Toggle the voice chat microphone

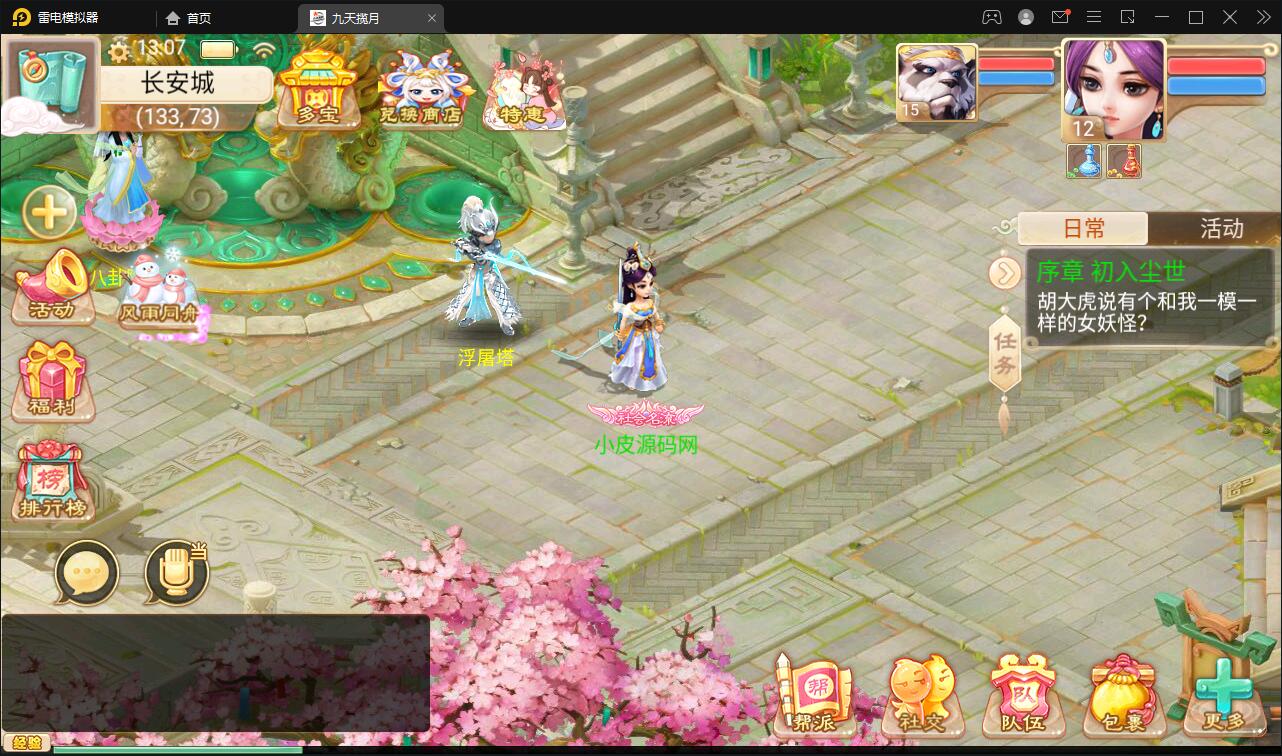(173, 571)
